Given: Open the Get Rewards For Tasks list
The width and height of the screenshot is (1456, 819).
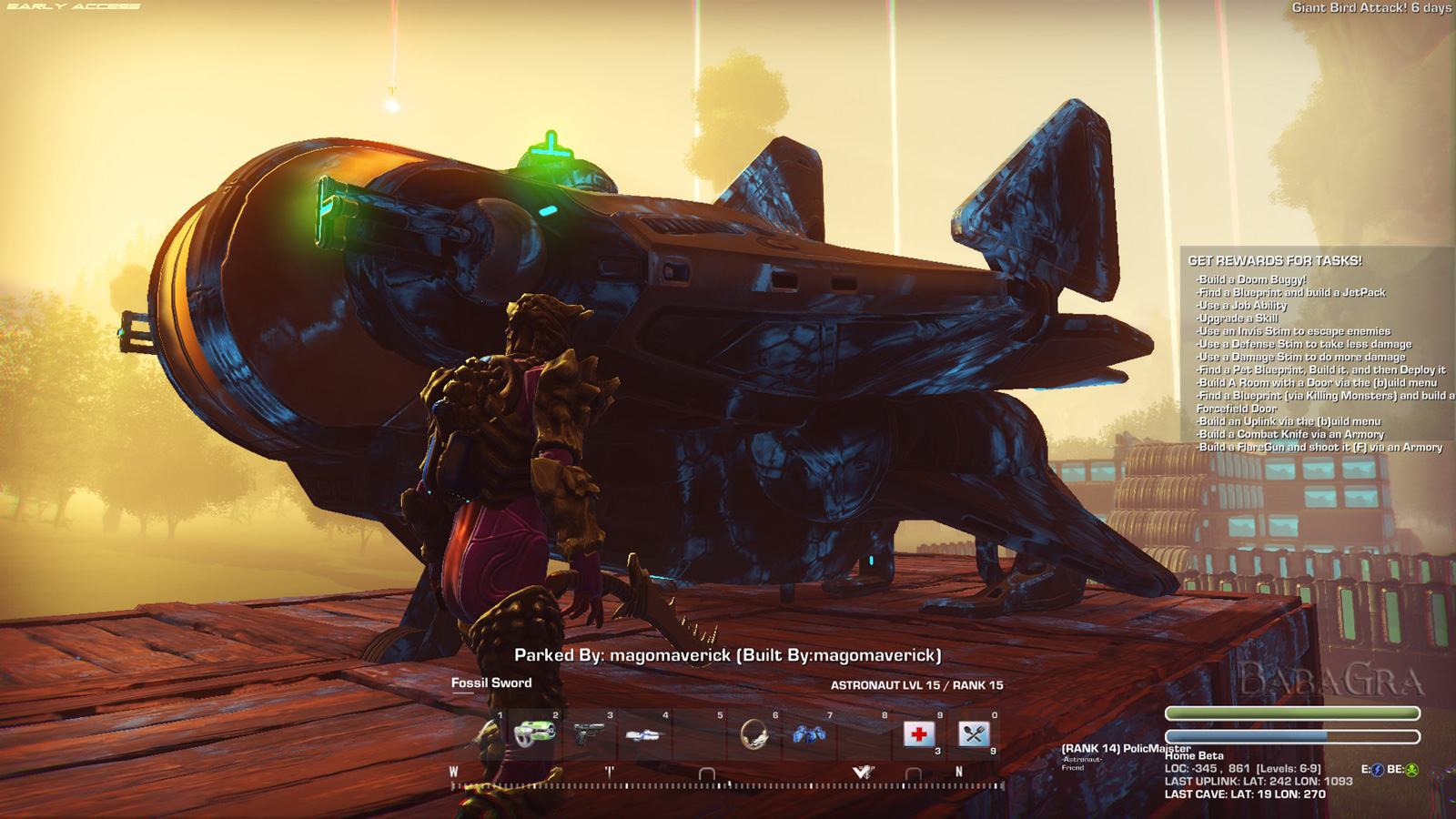Looking at the screenshot, I should (1275, 261).
